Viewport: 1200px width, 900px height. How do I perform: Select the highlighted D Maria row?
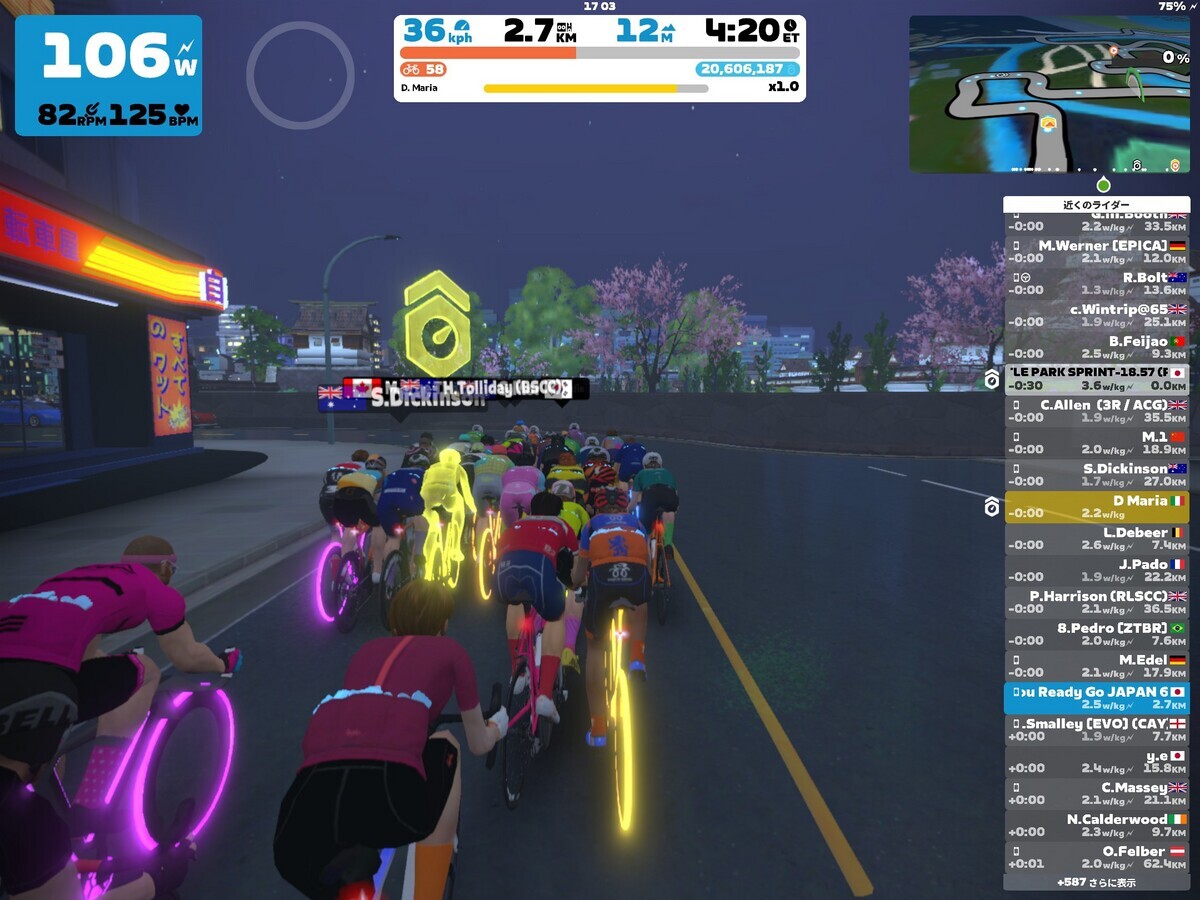pyautogui.click(x=1096, y=507)
